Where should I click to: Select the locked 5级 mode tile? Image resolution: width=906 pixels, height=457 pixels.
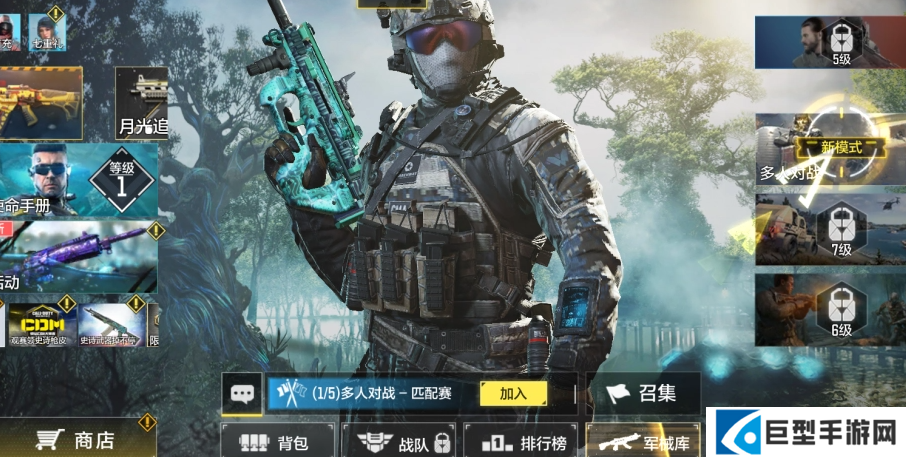(829, 43)
